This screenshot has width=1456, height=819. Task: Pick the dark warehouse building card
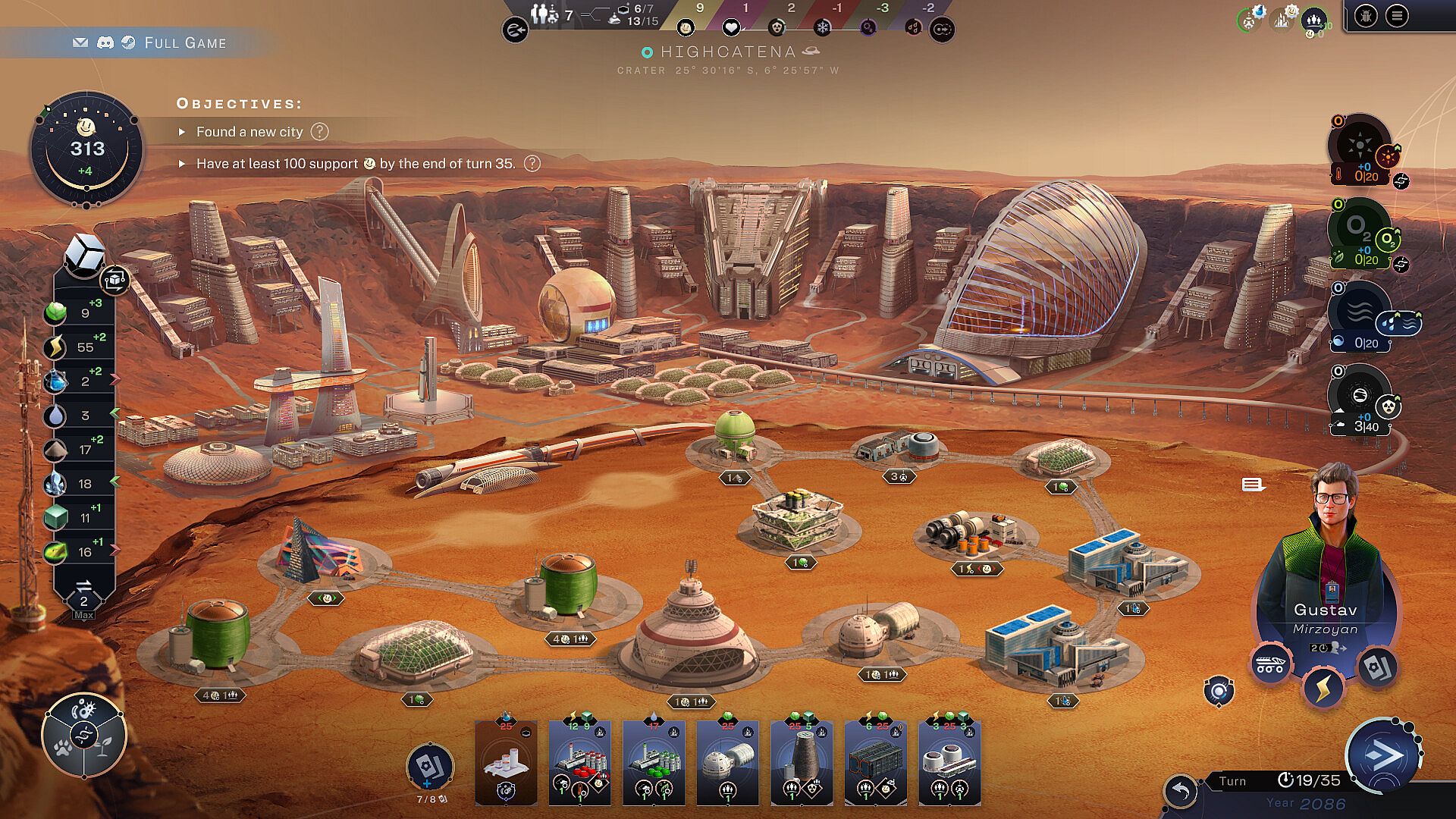[x=875, y=762]
